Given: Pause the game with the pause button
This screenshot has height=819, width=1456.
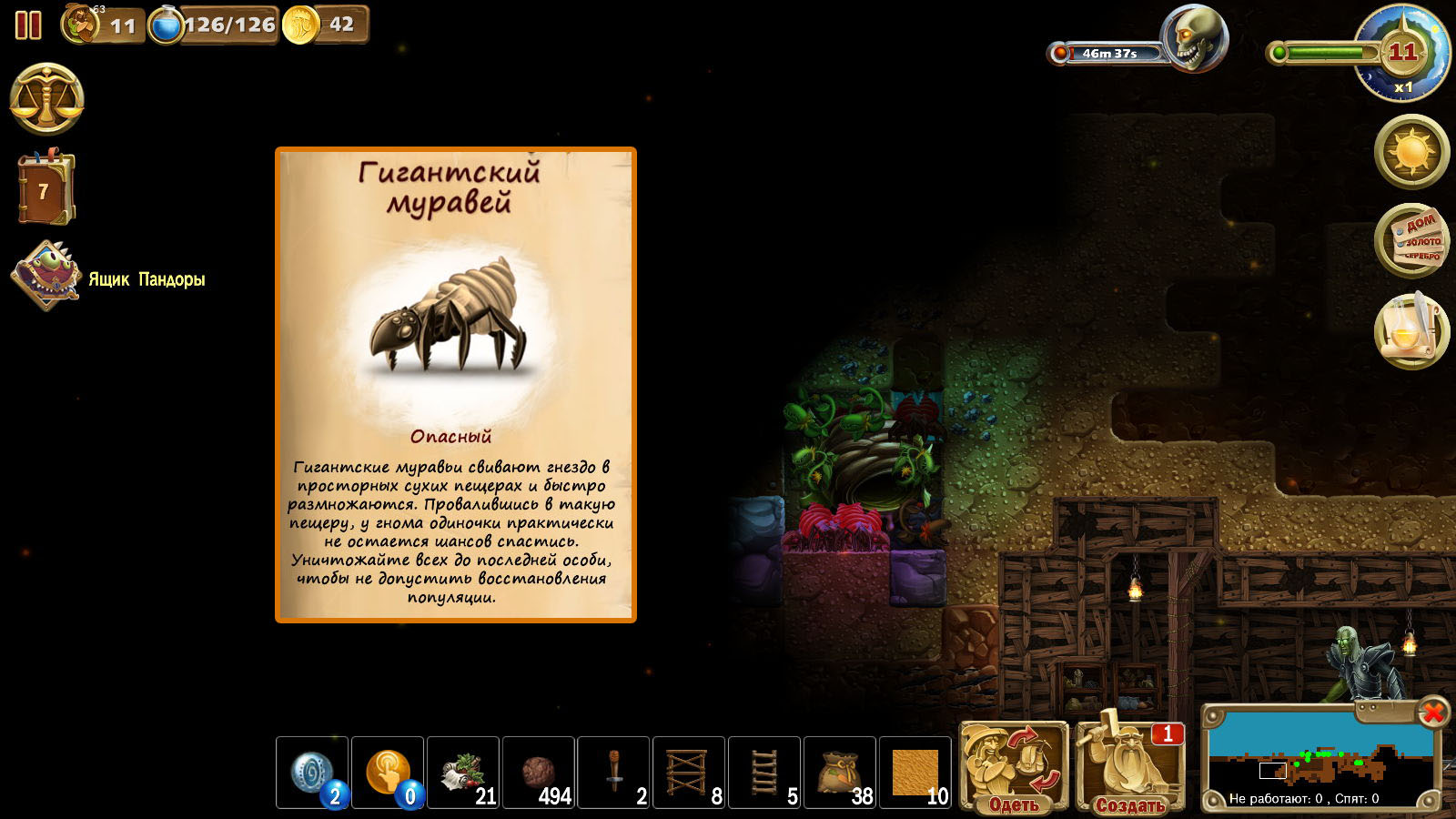Looking at the screenshot, I should coord(28,25).
